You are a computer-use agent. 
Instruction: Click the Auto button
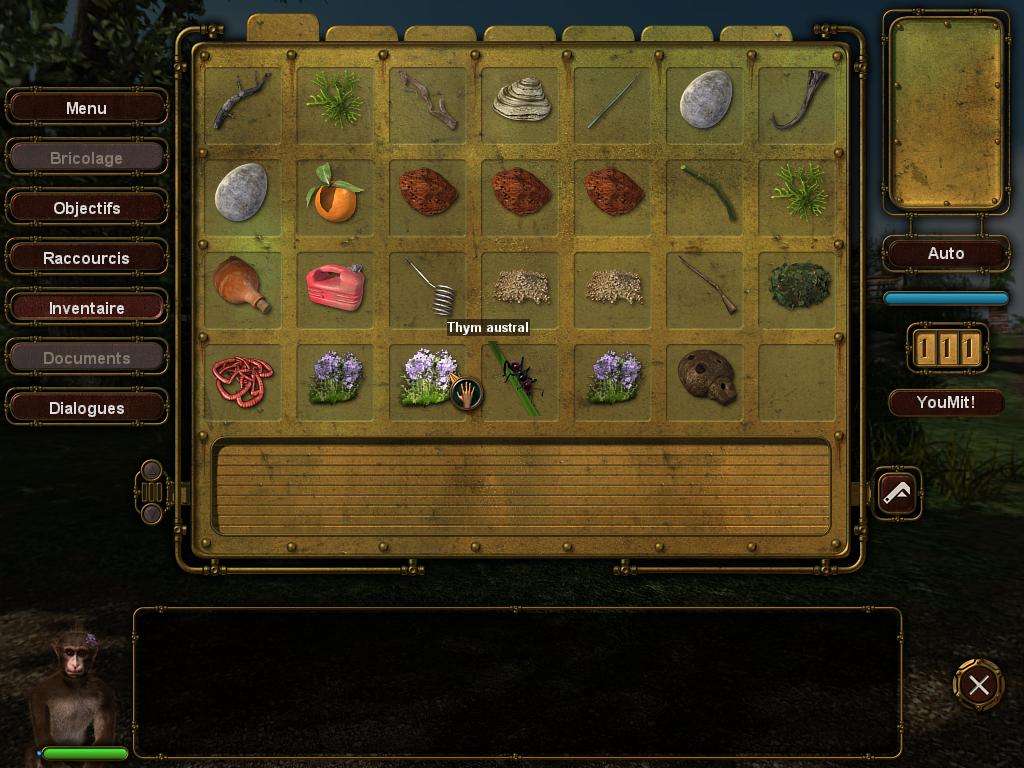pyautogui.click(x=945, y=253)
